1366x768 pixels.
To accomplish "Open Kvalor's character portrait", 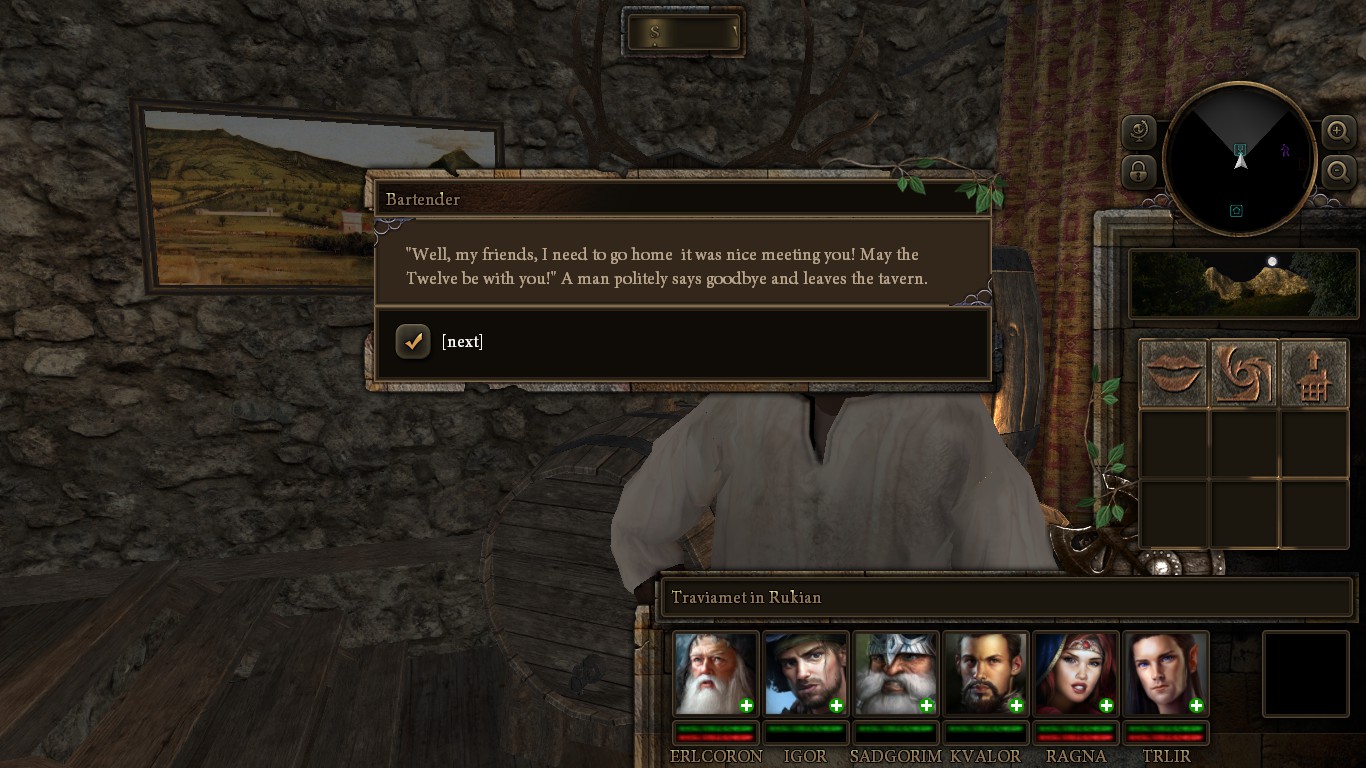I will coord(985,674).
